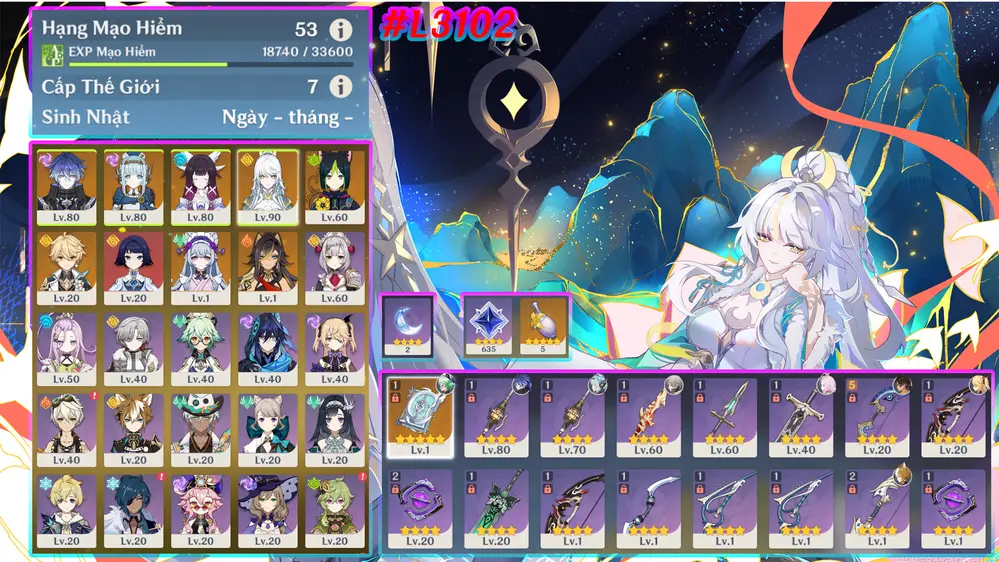This screenshot has width=999, height=562.
Task: Open the Hạng Mạo Hiểm info icon
Action: [340, 30]
